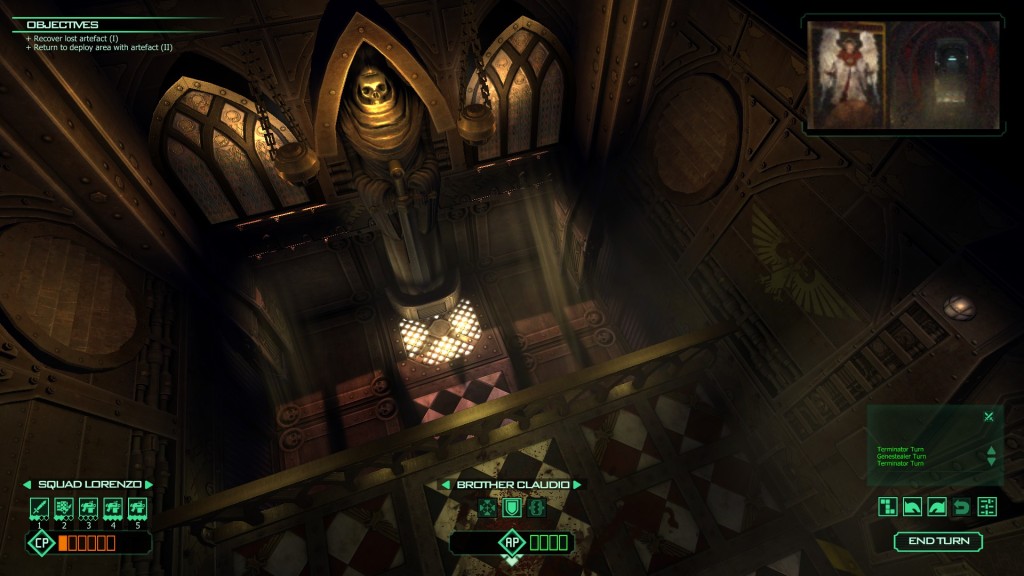This screenshot has height=576, width=1024.
Task: Cycle to the marine after Brother Claudio
Action: pos(577,485)
